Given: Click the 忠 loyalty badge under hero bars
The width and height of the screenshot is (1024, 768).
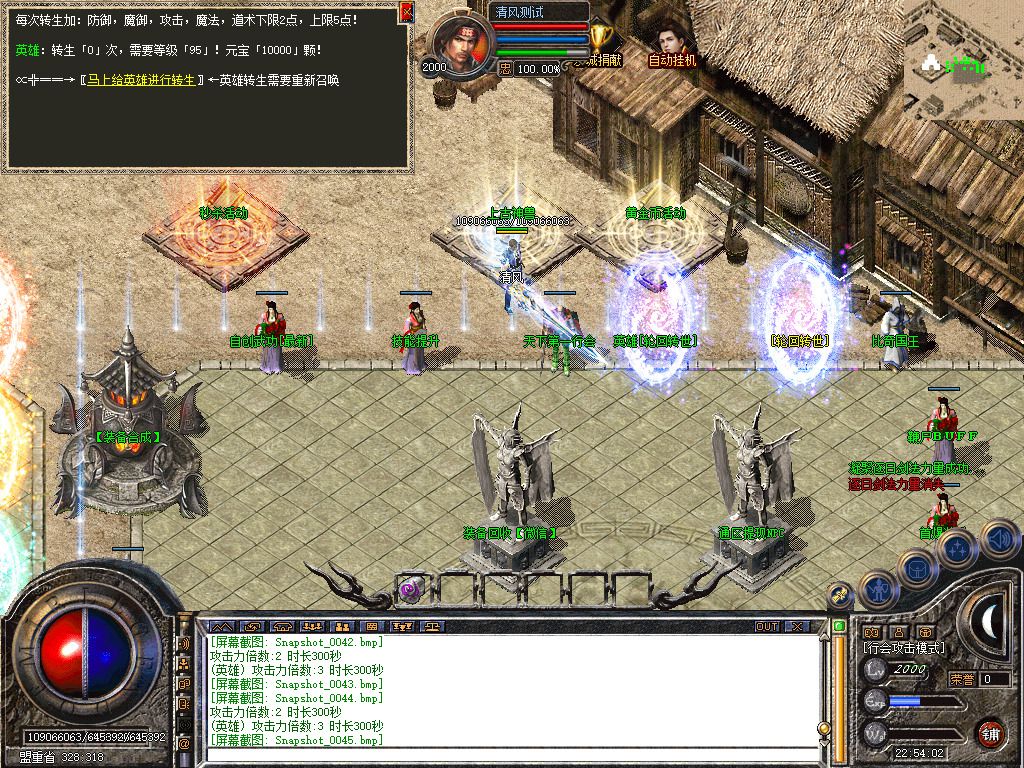Looking at the screenshot, I should [x=506, y=68].
